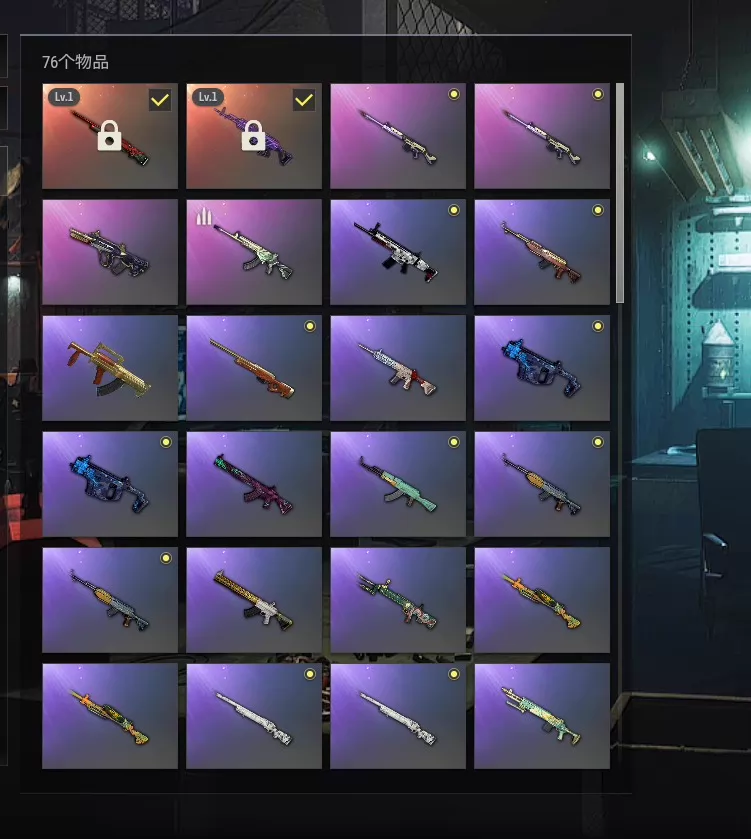Select the magenta-pink assault rifle skin
The height and width of the screenshot is (839, 751).
click(x=253, y=484)
